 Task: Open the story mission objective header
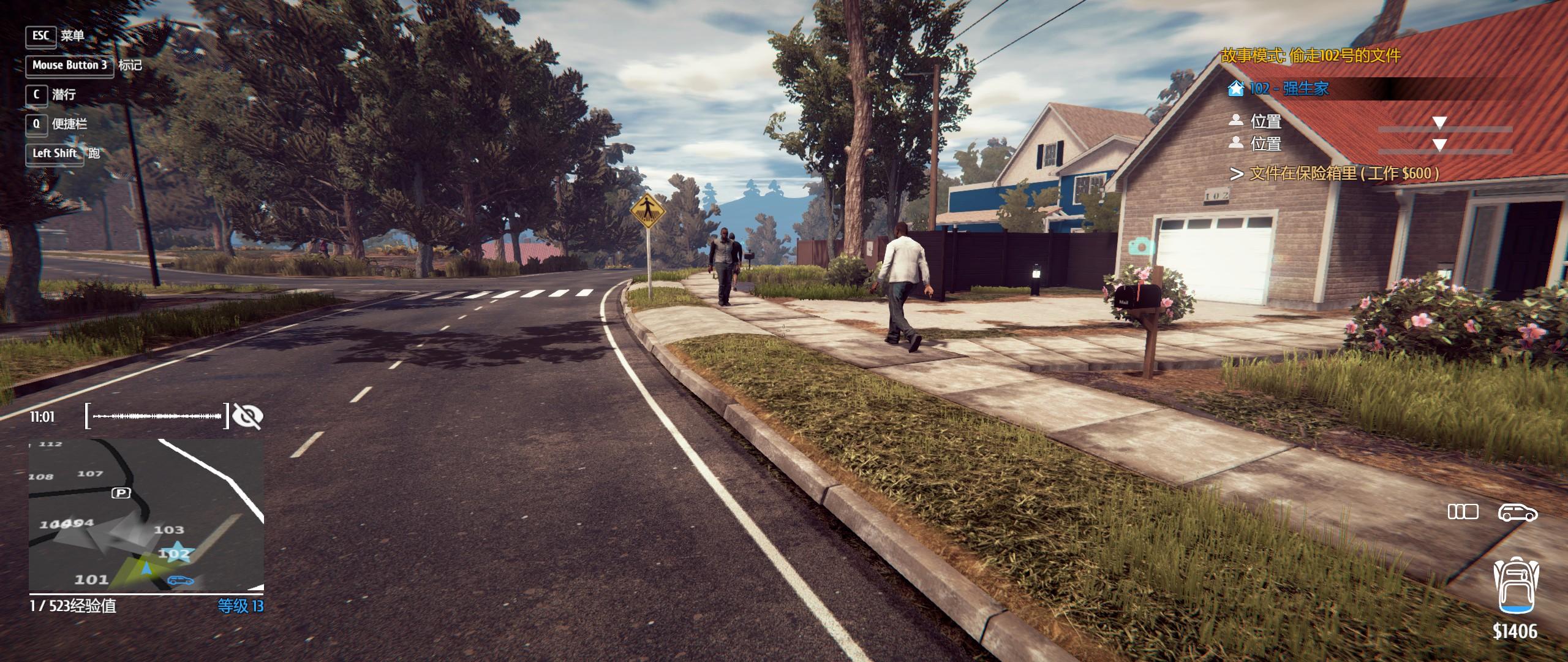click(x=1311, y=56)
